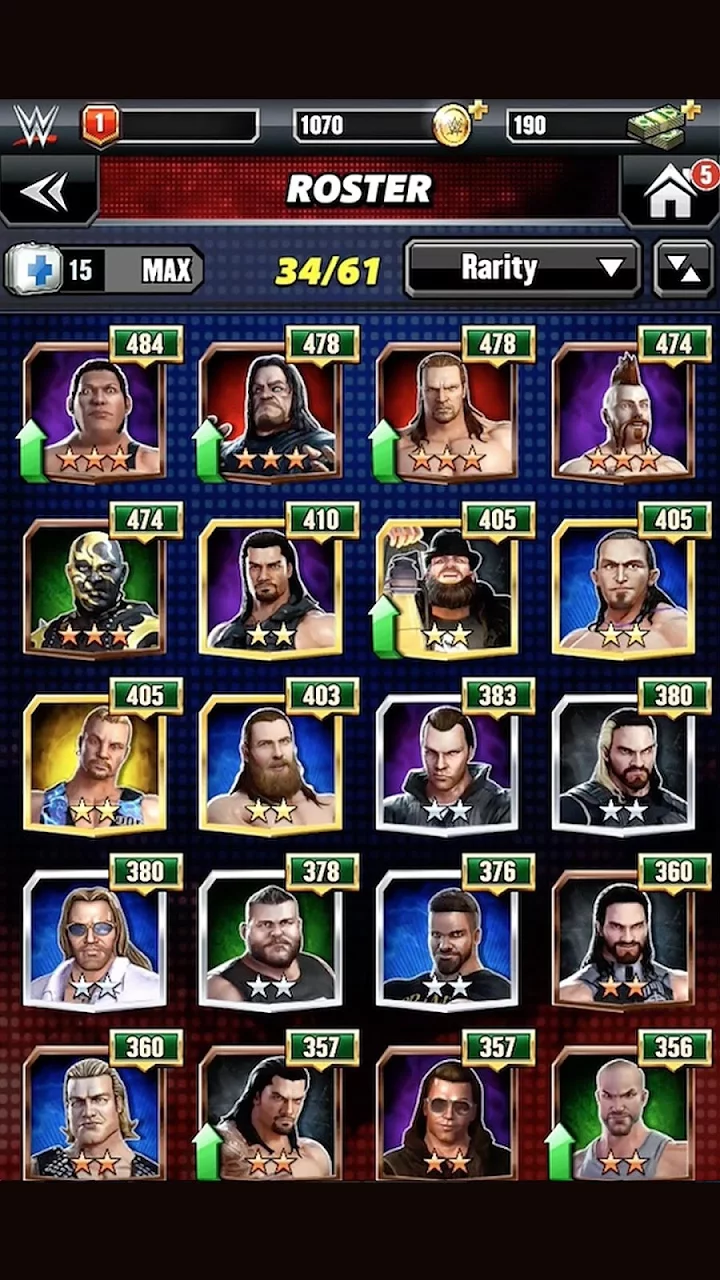Screen dimensions: 720x1280
Task: Pick the 474-rated face-painted superstar card
Action: 95,585
